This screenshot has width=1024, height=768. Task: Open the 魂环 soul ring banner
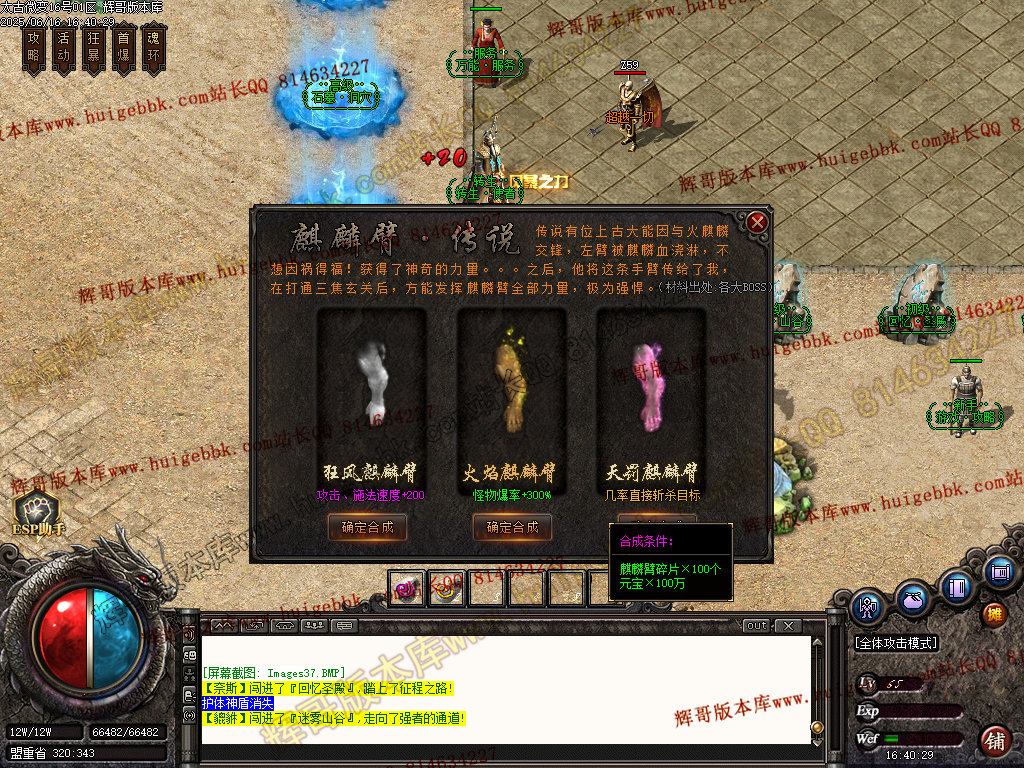[153, 48]
